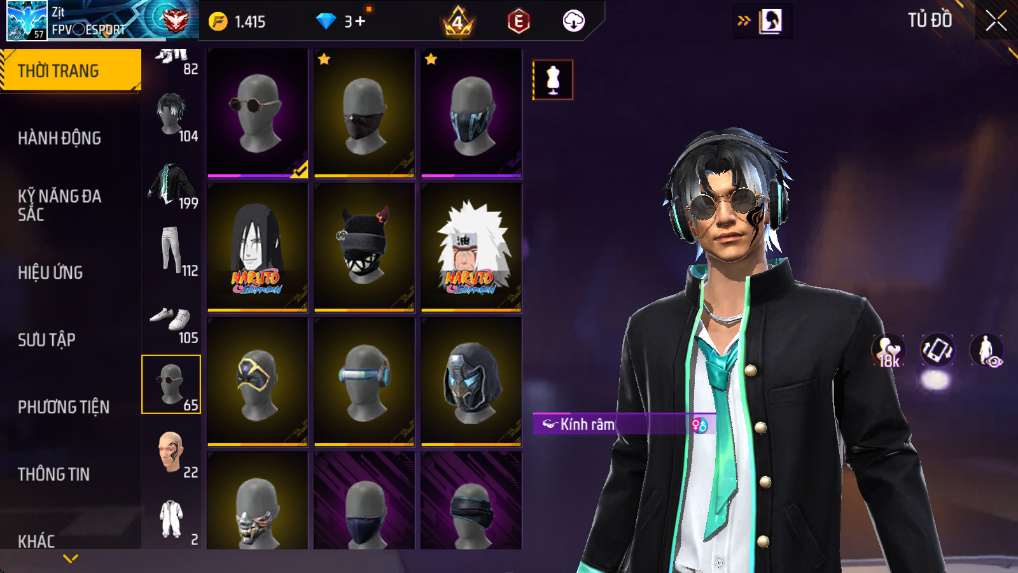Open the player profile avatar
Image resolution: width=1018 pixels, height=573 pixels.
coord(26,21)
